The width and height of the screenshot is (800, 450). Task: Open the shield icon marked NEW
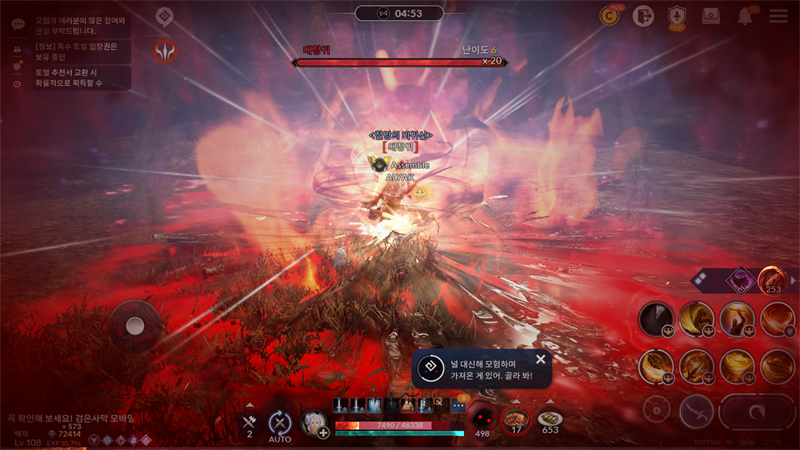677,16
